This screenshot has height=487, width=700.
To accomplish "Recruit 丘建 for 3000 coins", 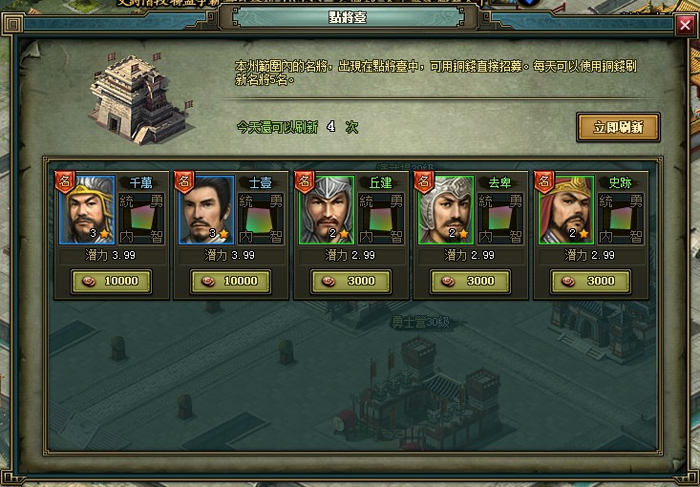I will click(350, 281).
